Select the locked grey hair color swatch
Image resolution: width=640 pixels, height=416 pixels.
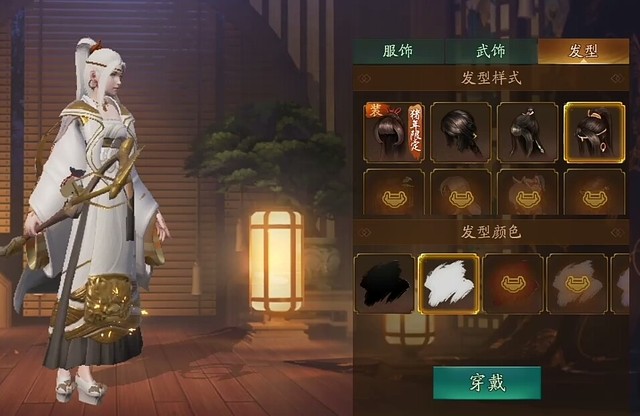577,283
